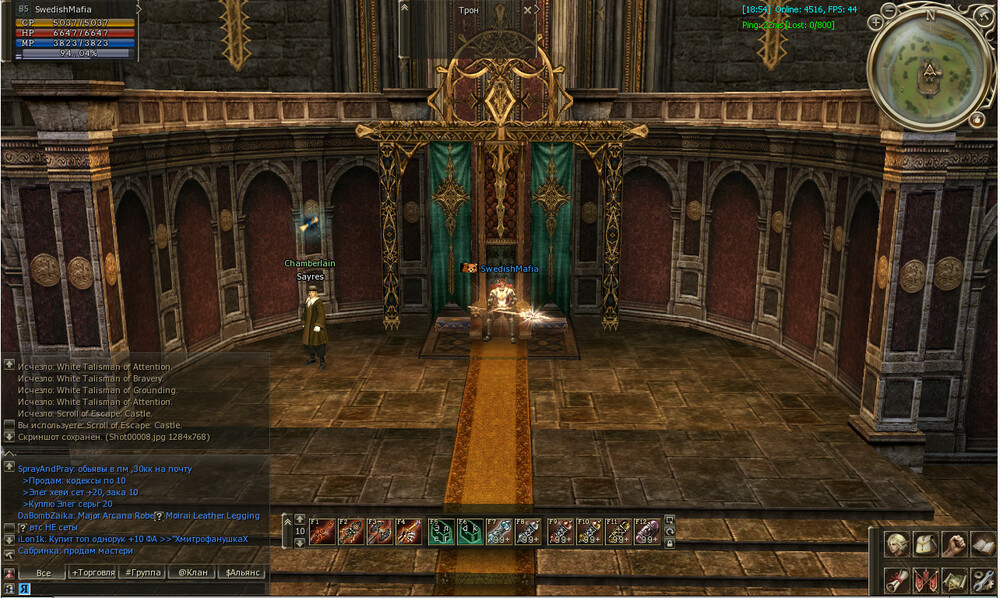This screenshot has width=1000, height=598.
Task: Click the fist icon in the bottom-right menu
Action: 955,545
